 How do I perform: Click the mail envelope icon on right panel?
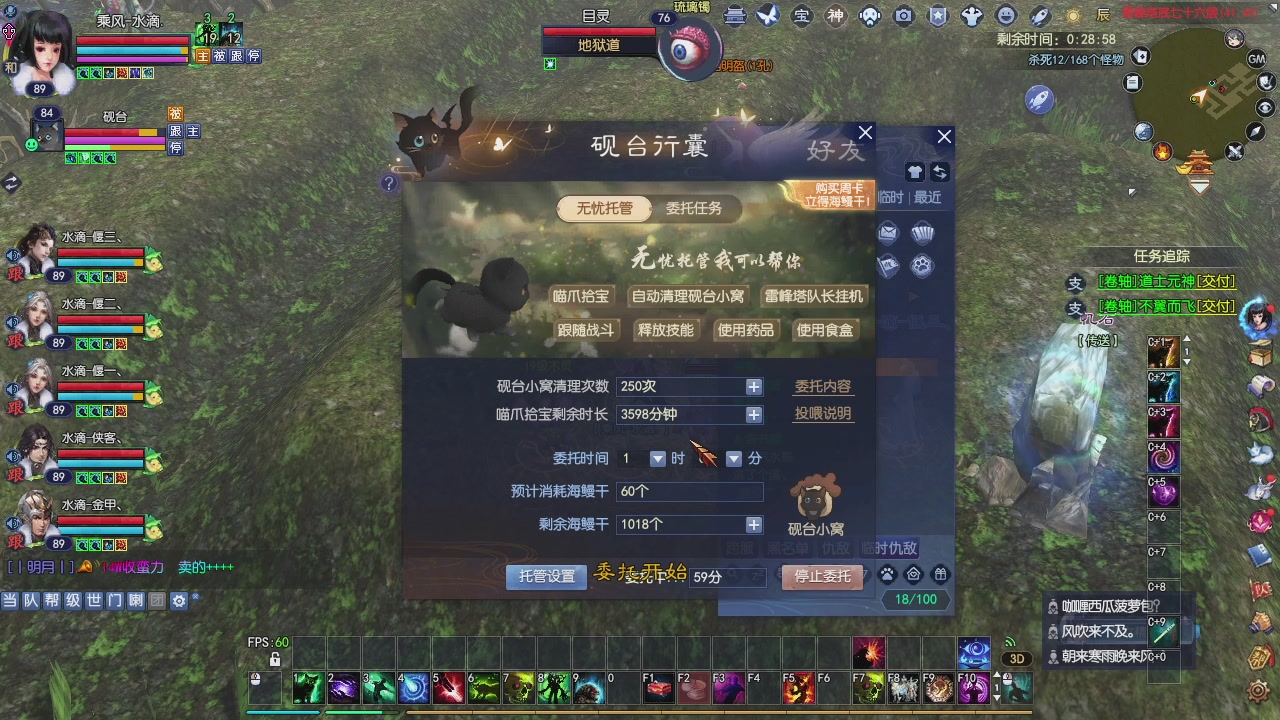tap(888, 231)
